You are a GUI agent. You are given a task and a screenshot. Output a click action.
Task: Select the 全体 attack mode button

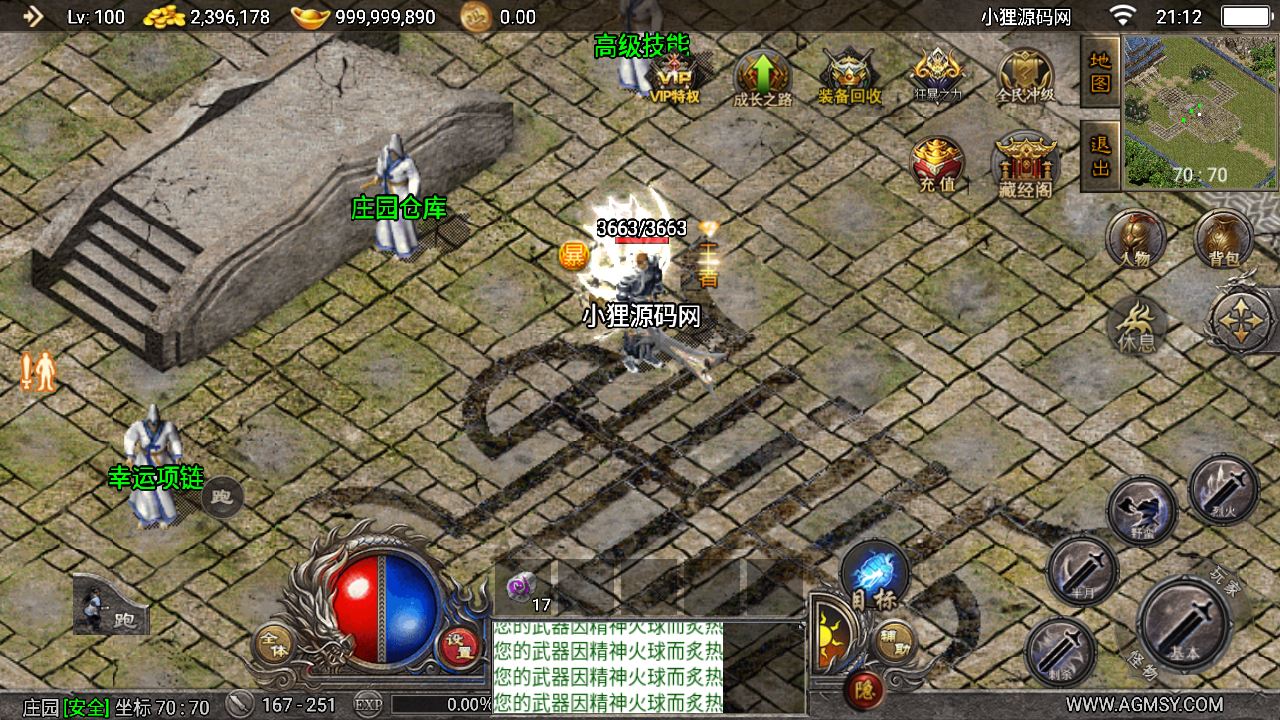point(273,645)
